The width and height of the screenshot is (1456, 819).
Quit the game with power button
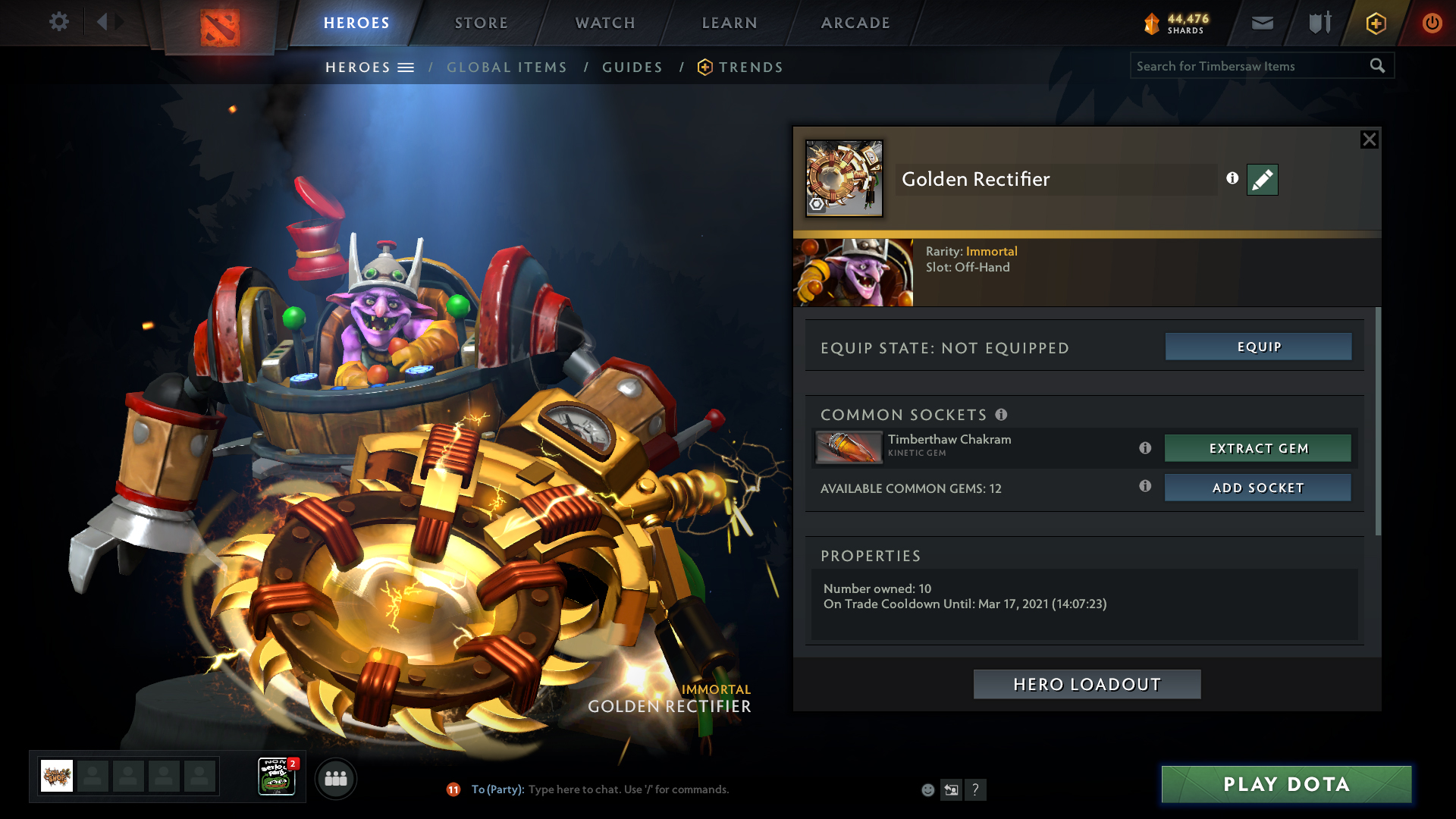tap(1432, 23)
